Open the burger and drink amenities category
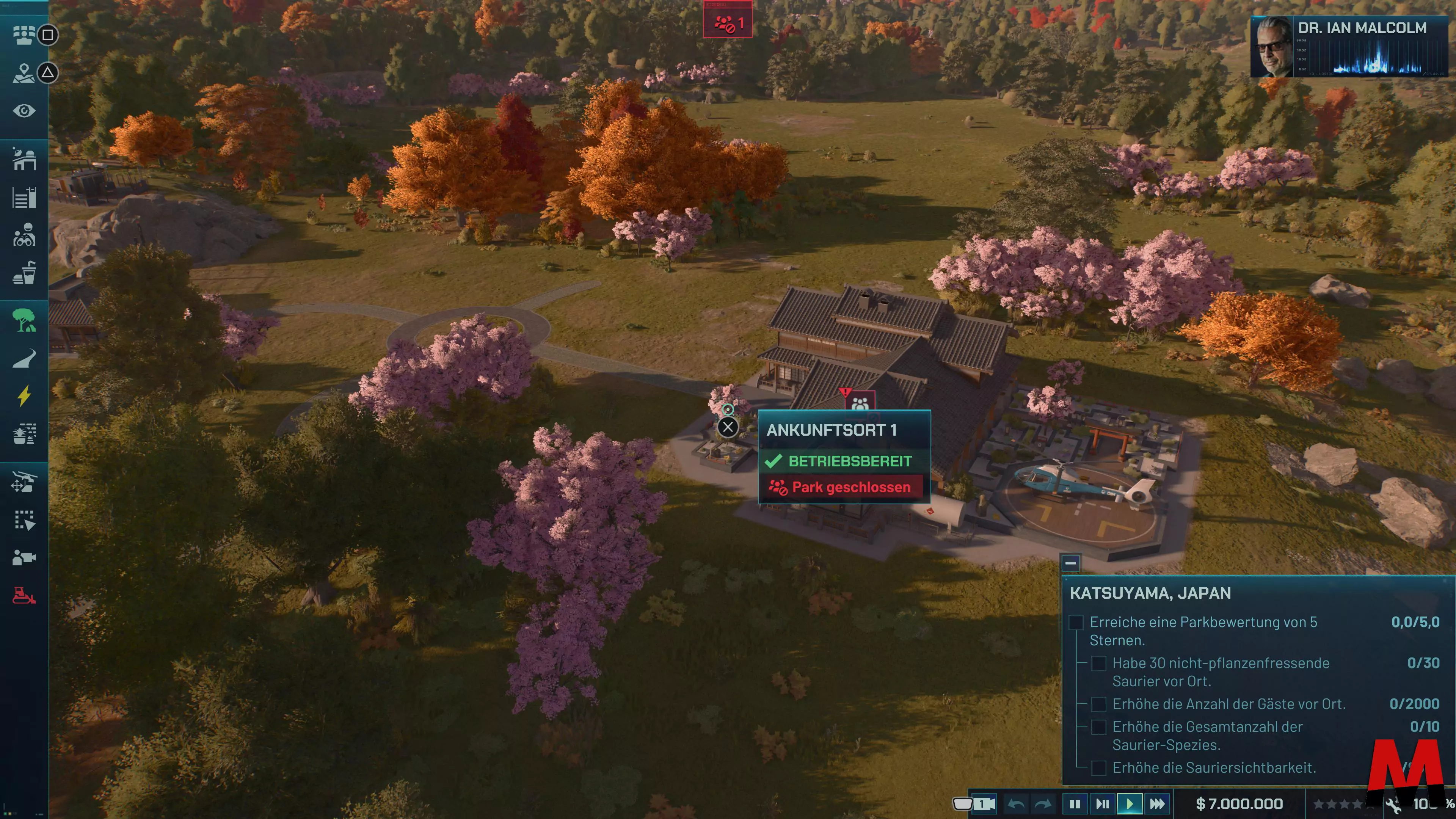 (x=24, y=273)
